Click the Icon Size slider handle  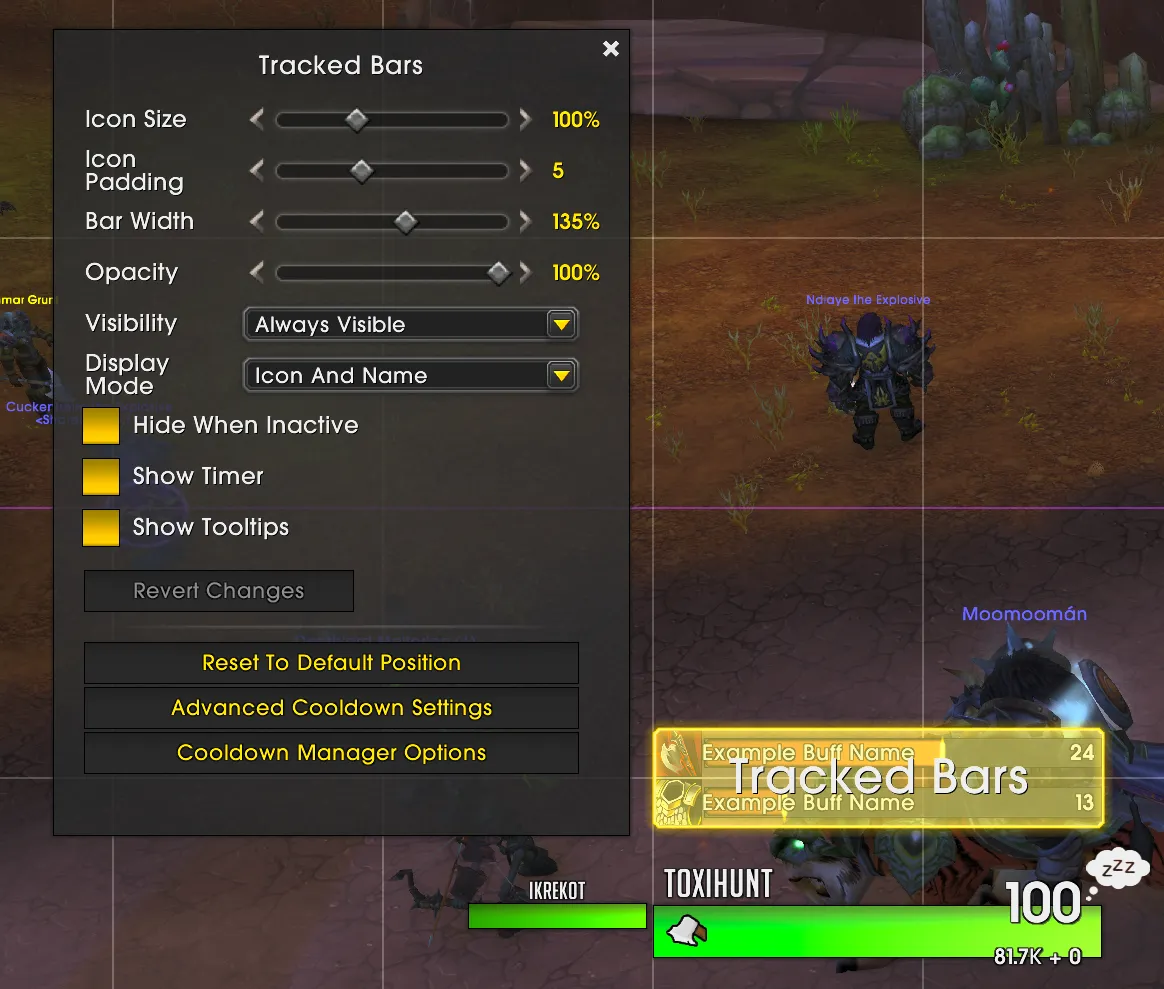pyautogui.click(x=356, y=120)
